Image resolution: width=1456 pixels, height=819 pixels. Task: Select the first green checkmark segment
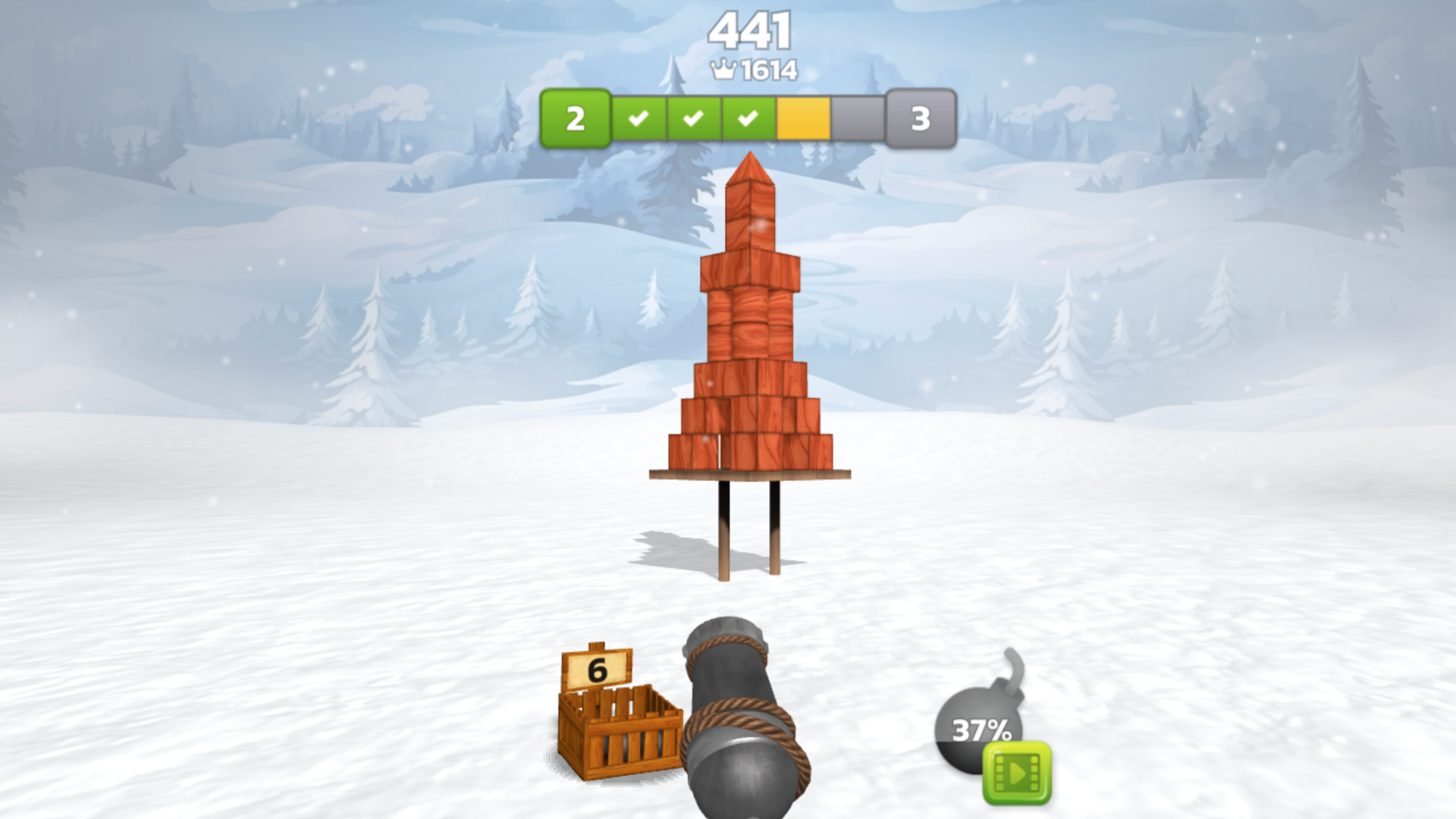pyautogui.click(x=639, y=117)
